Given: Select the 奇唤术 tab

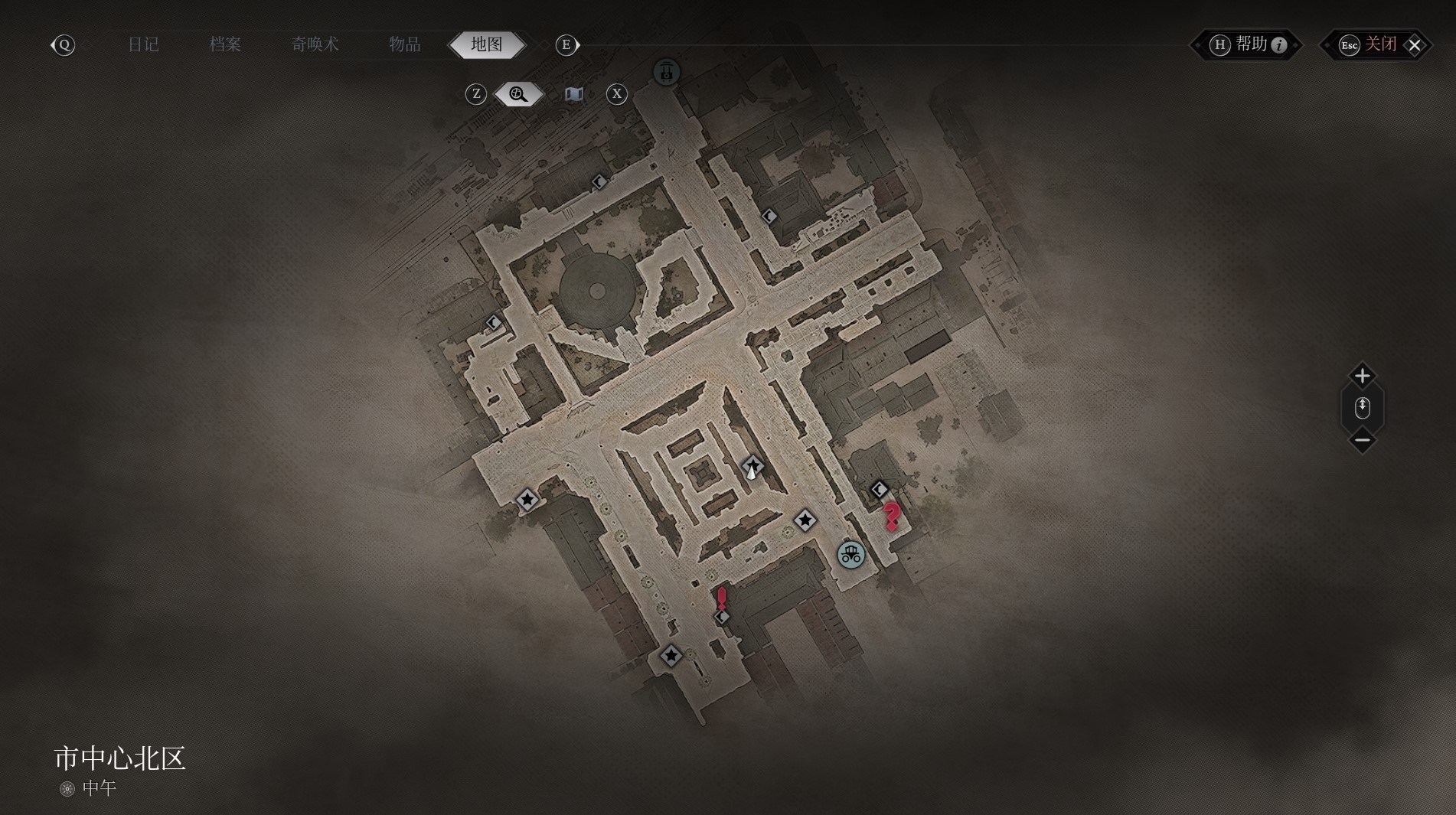Looking at the screenshot, I should pos(315,44).
